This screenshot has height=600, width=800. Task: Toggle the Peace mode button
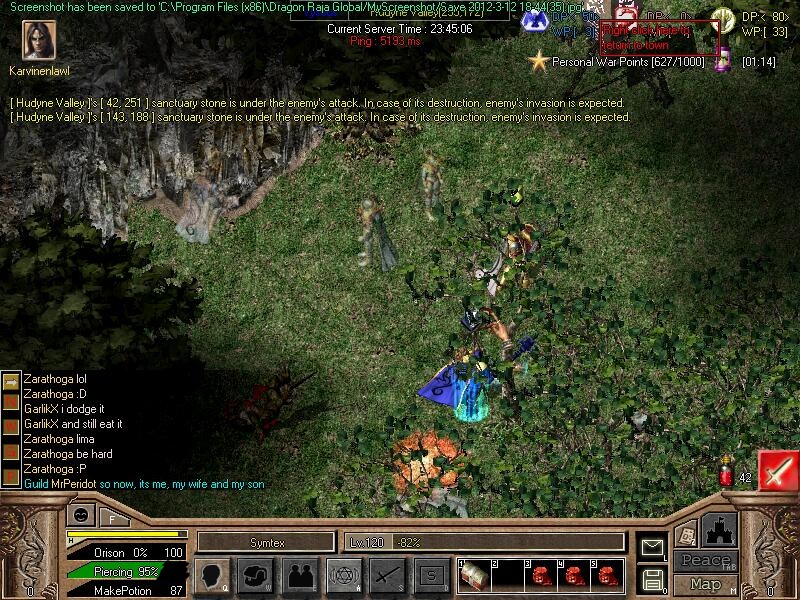(x=706, y=560)
